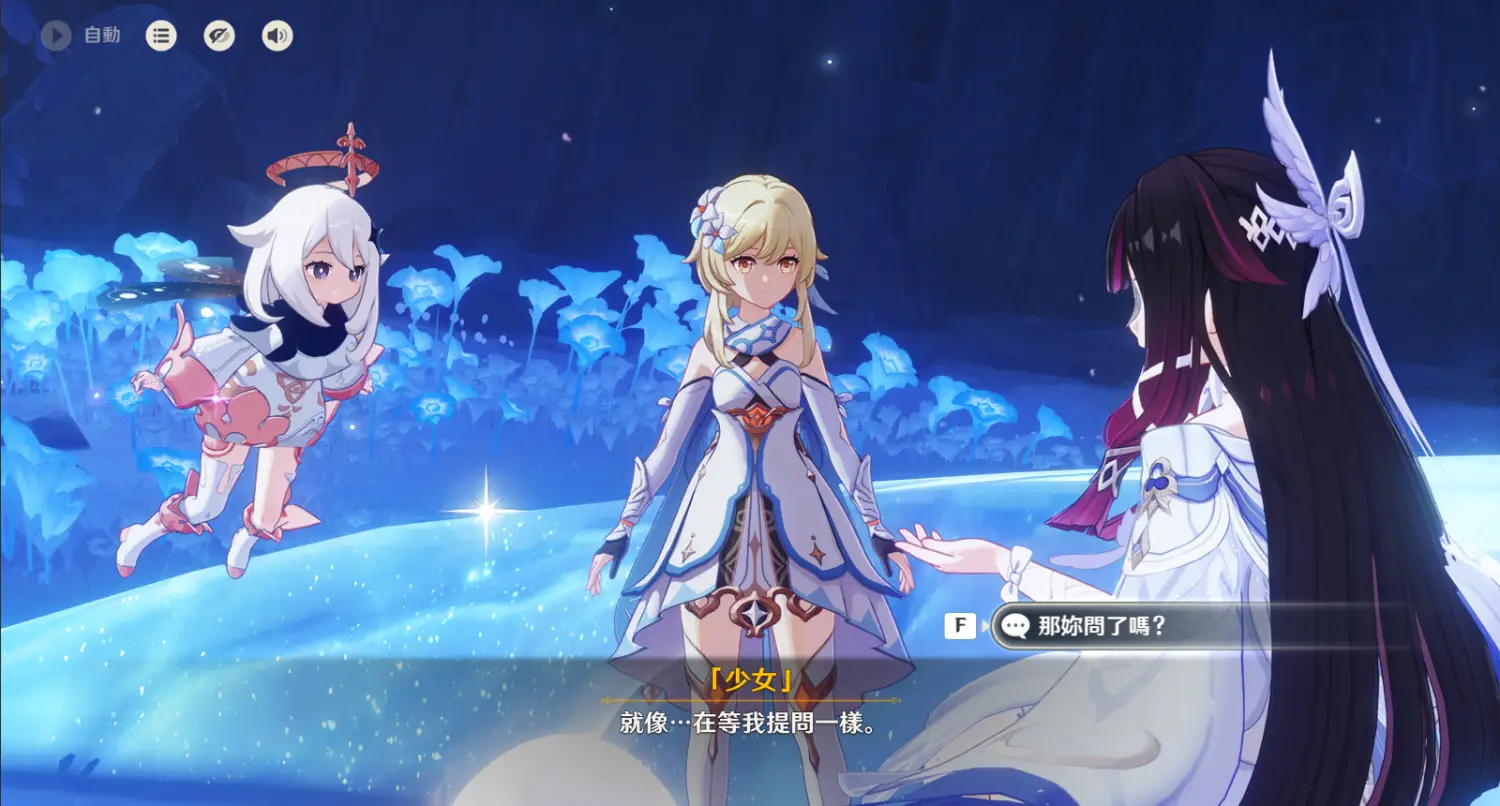Open the dialogue history log
Viewport: 1500px width, 806px height.
pyautogui.click(x=160, y=36)
